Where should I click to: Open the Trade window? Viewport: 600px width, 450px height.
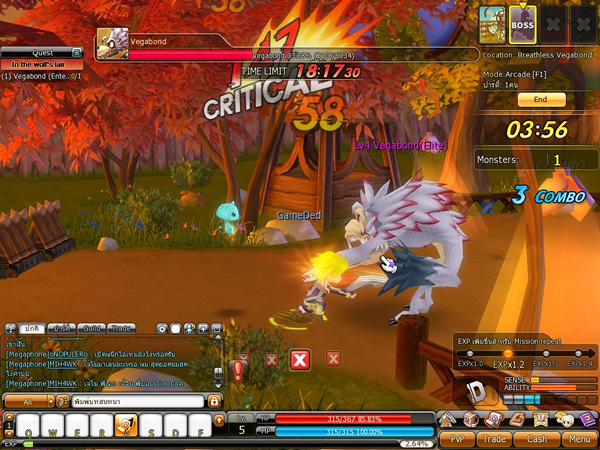495,438
